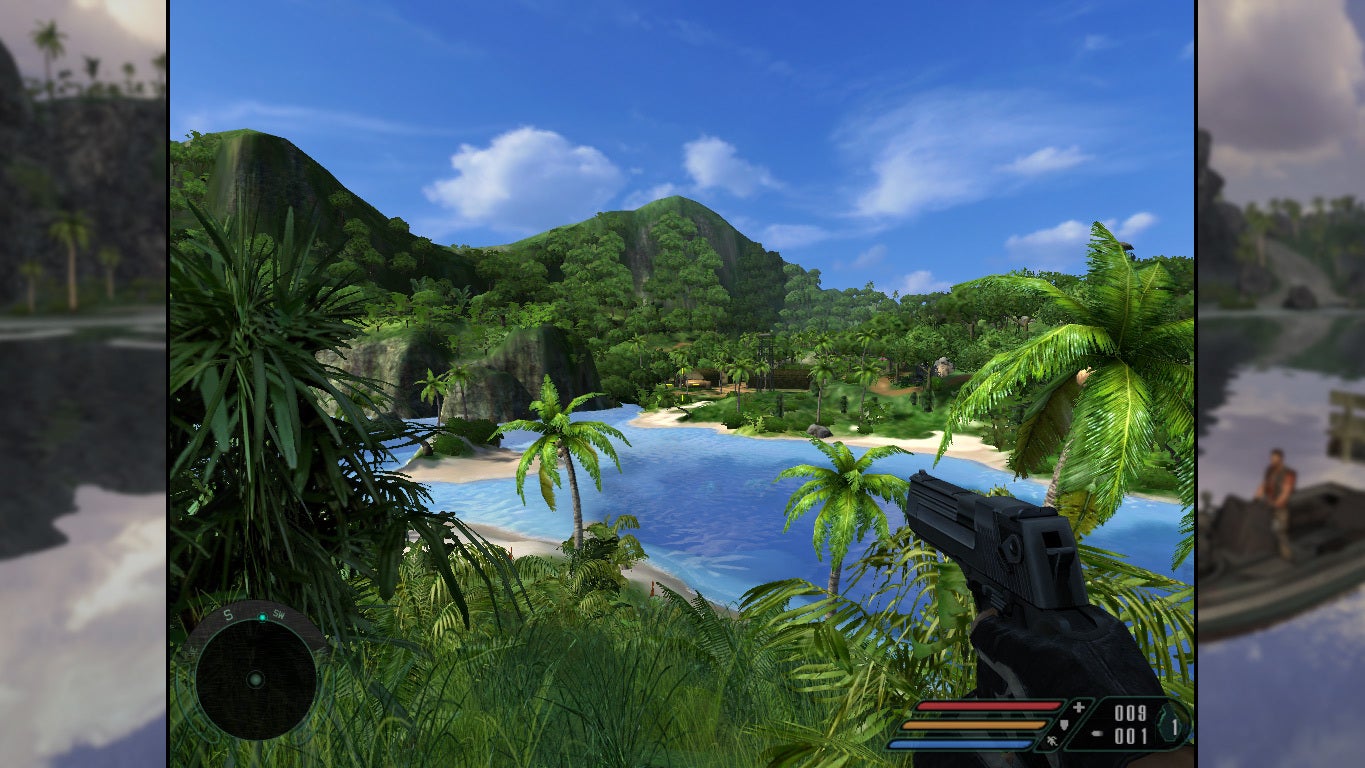Click the health plus icon on the HUD
Image resolution: width=1365 pixels, height=768 pixels.
(x=1077, y=707)
